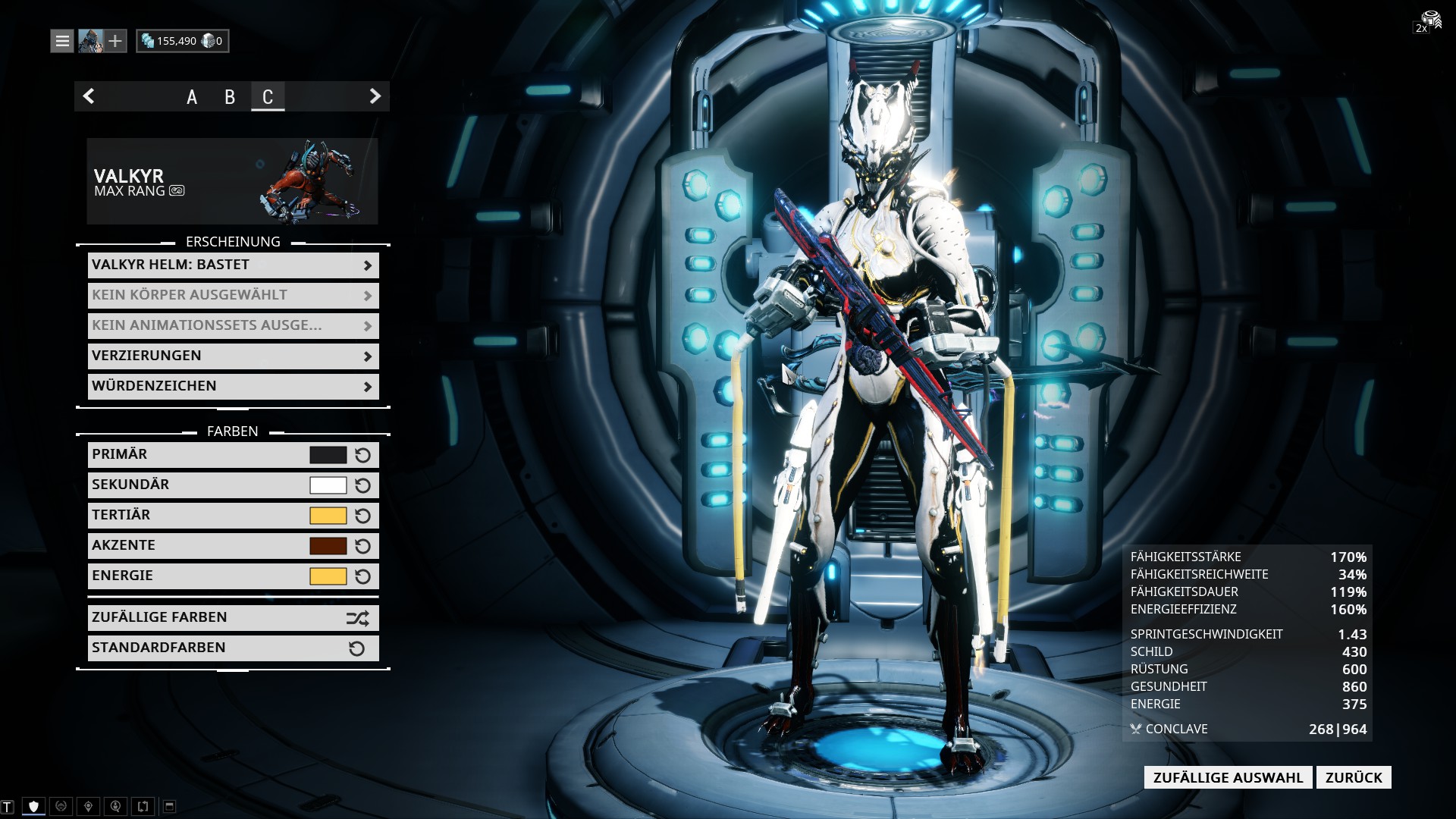Switch to appearance slot B
The width and height of the screenshot is (1456, 819).
tap(230, 97)
